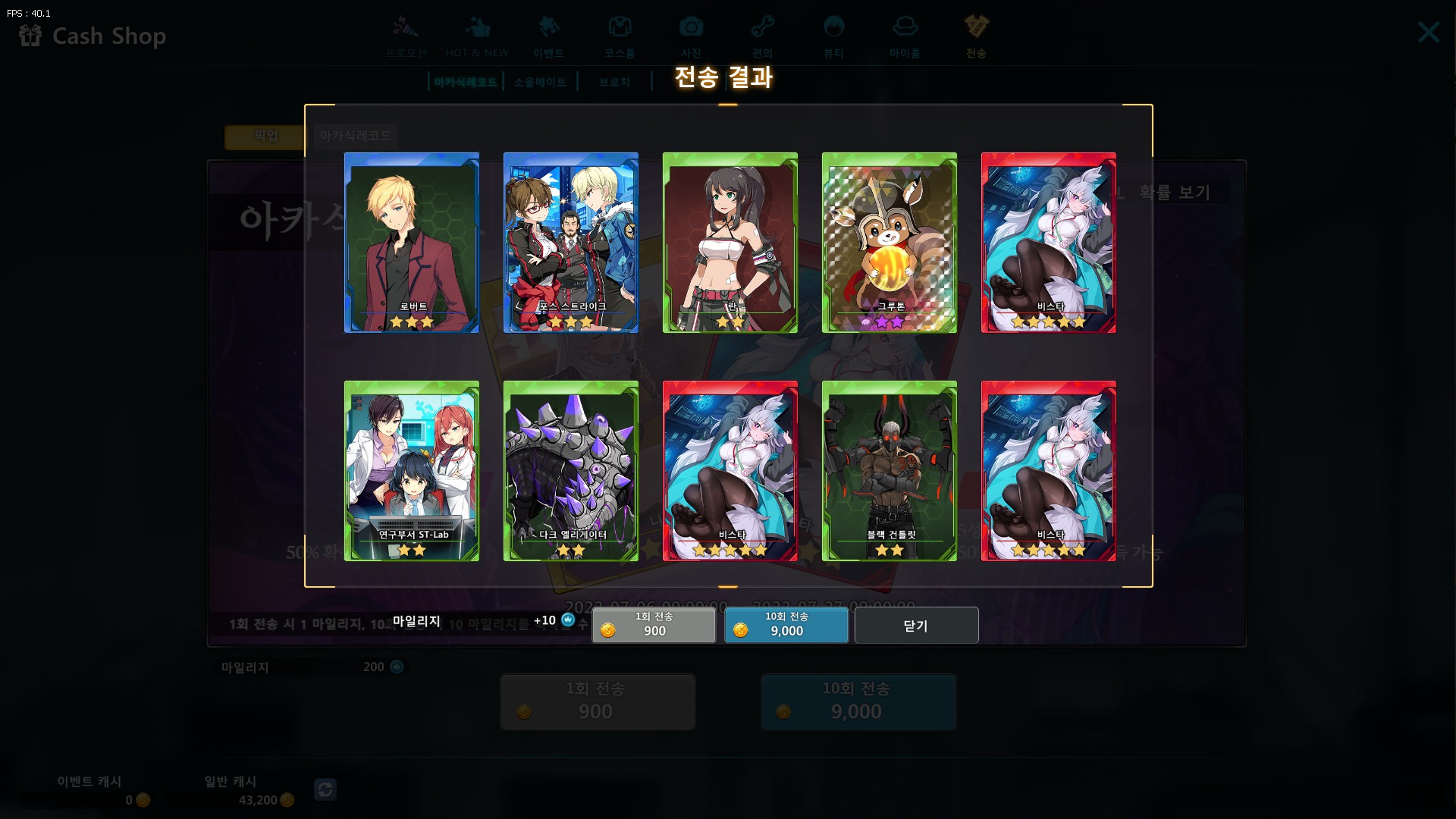The height and width of the screenshot is (819, 1456).
Task: Select the 그루톤 raccoon card
Action: [x=890, y=243]
